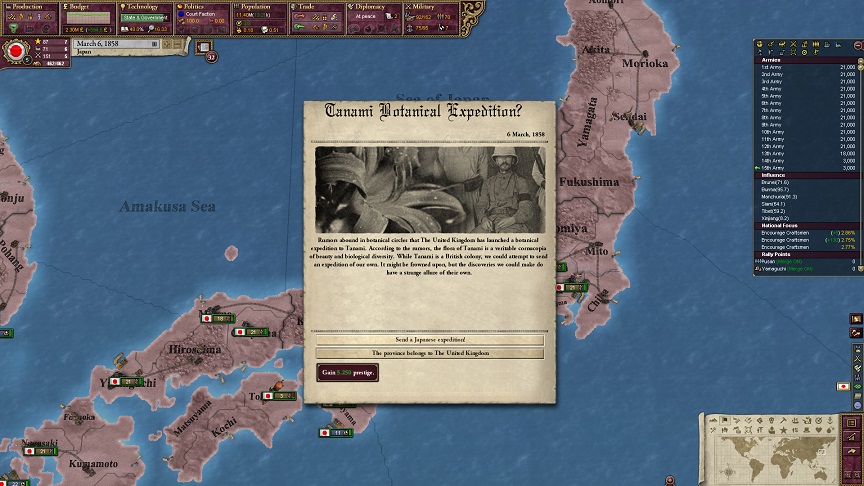Close the outliner with the red minus button

[x=856, y=44]
